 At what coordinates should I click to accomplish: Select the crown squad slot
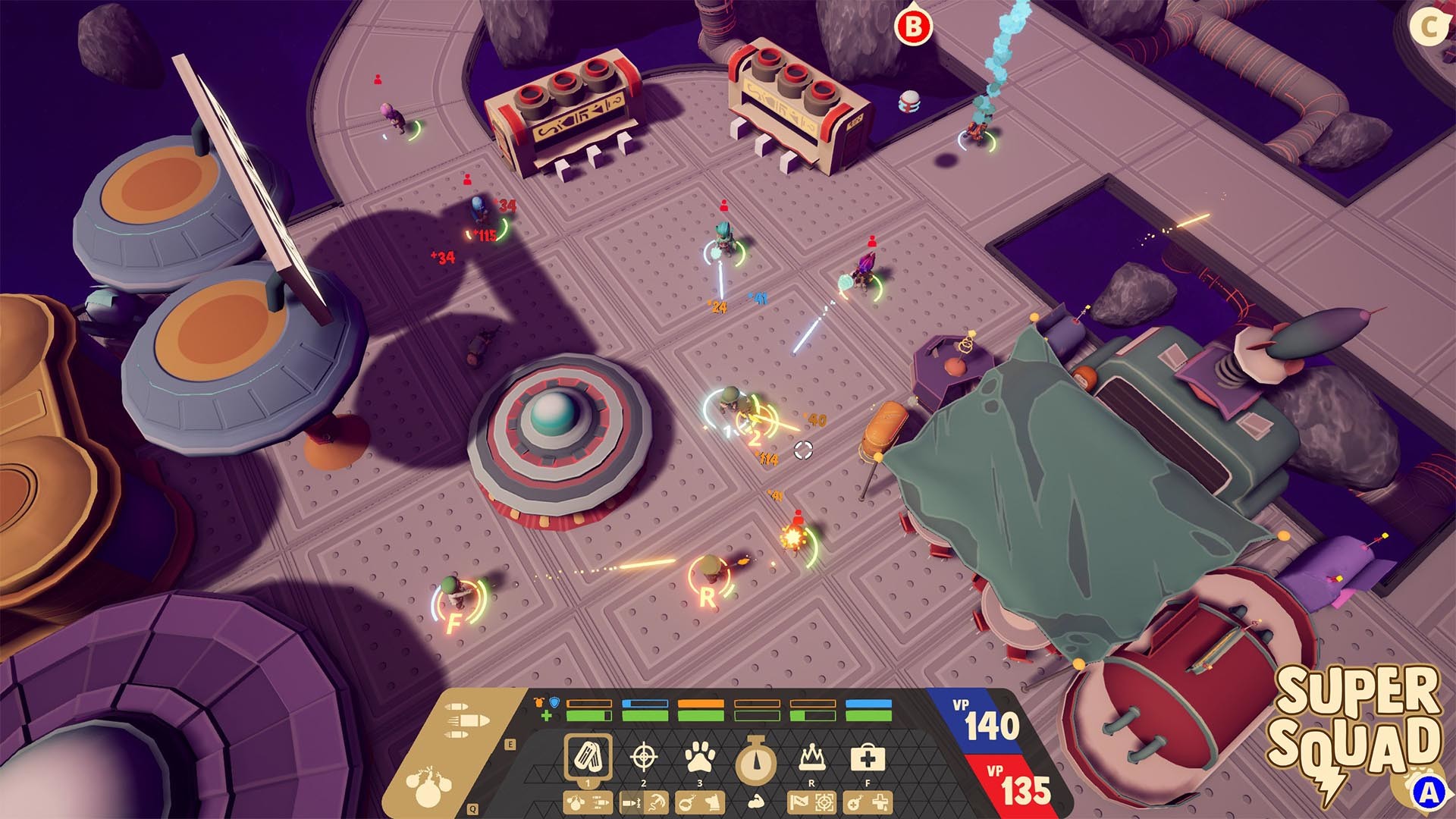pos(812,756)
